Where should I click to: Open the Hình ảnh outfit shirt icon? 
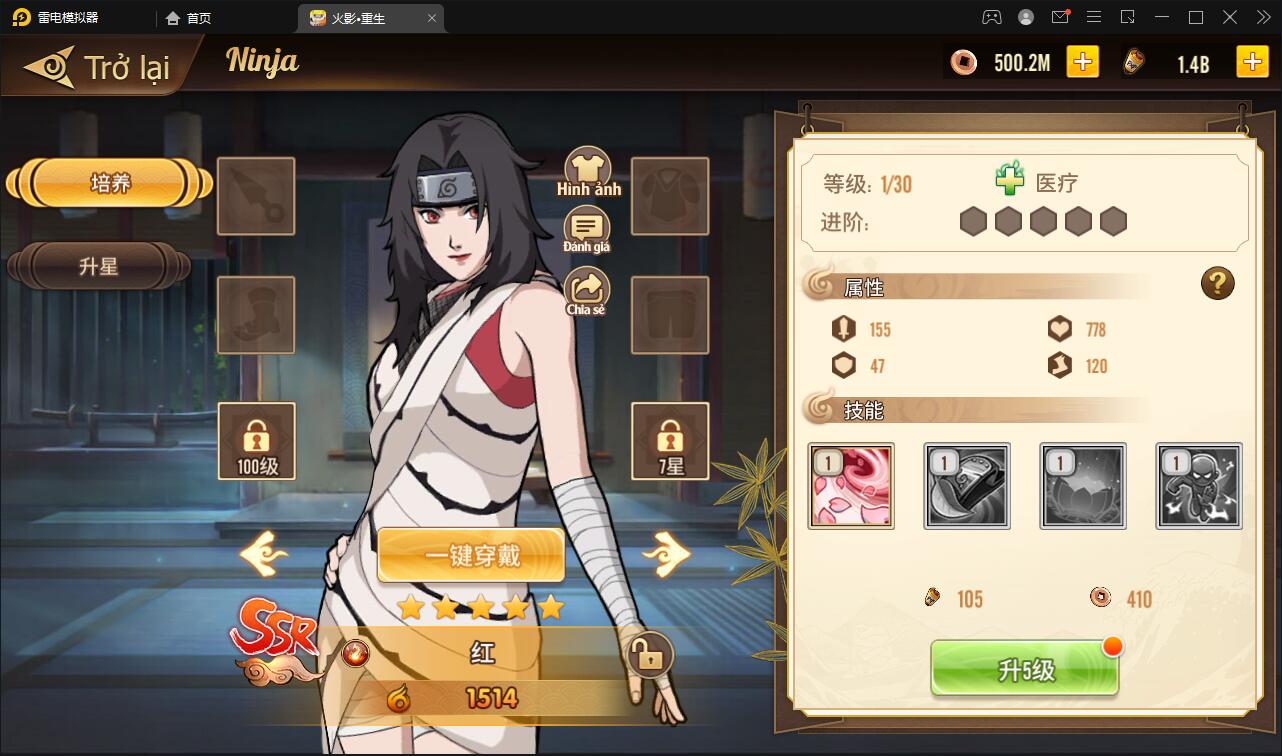[x=587, y=165]
